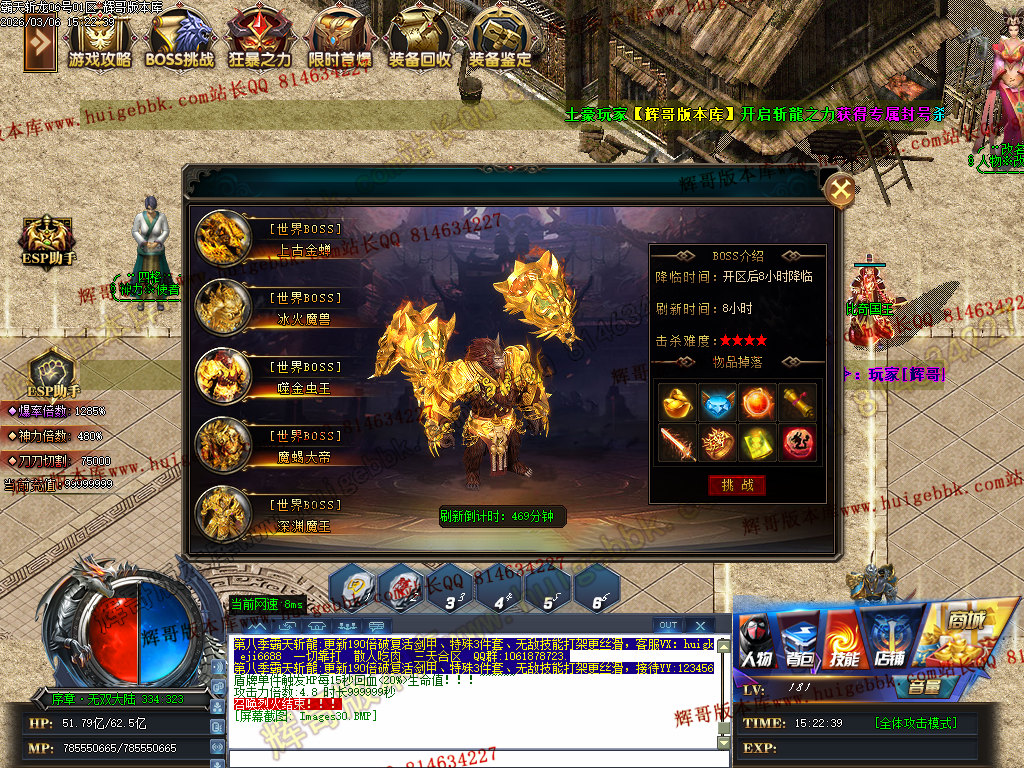This screenshot has width=1024, height=768.
Task: Open the 背包 backpack
Action: click(799, 641)
